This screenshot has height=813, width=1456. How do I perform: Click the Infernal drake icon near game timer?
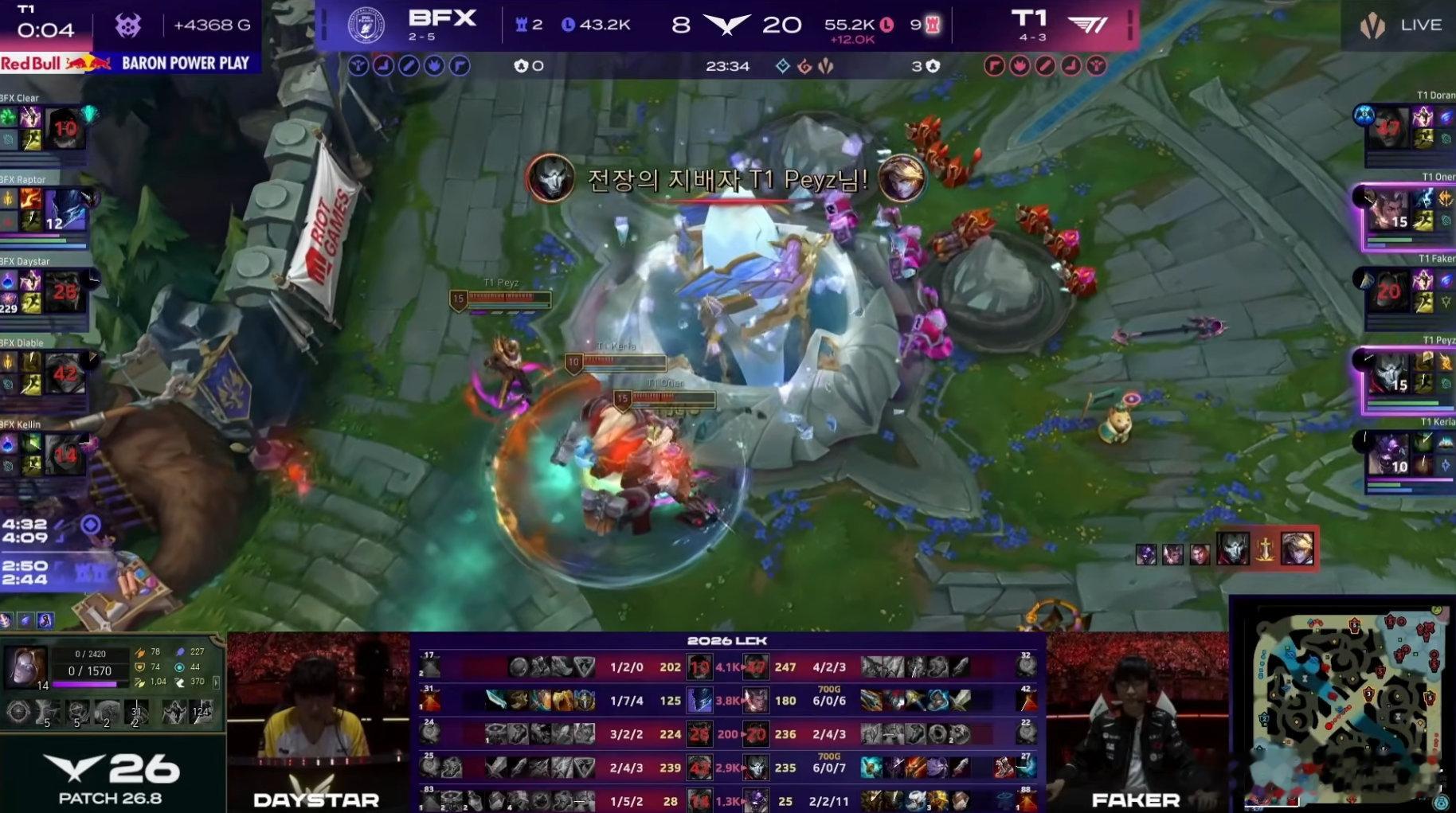[804, 66]
